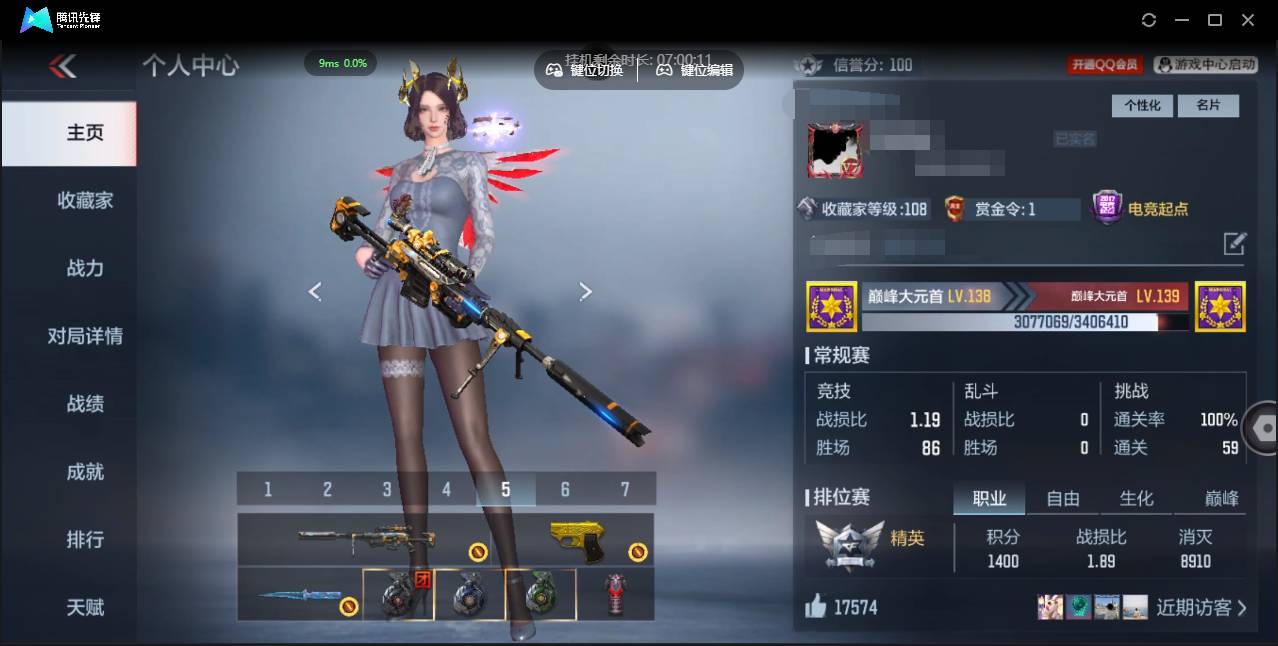Screen dimensions: 1278x646
Task: Switch to the 战力 menu entry
Action: (x=85, y=268)
